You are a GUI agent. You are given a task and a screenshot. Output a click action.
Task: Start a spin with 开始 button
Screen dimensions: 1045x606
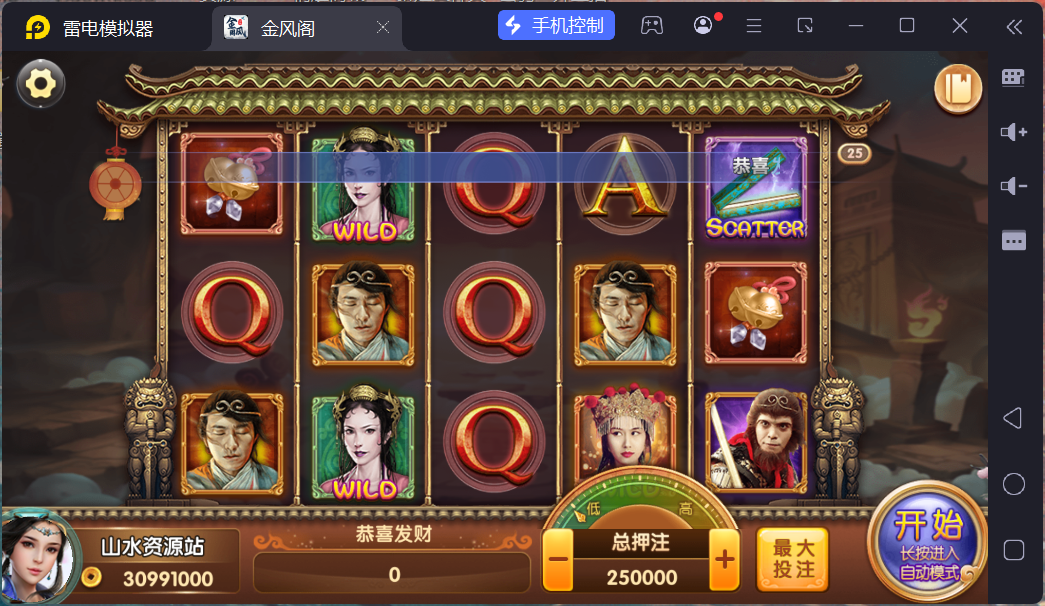[925, 541]
